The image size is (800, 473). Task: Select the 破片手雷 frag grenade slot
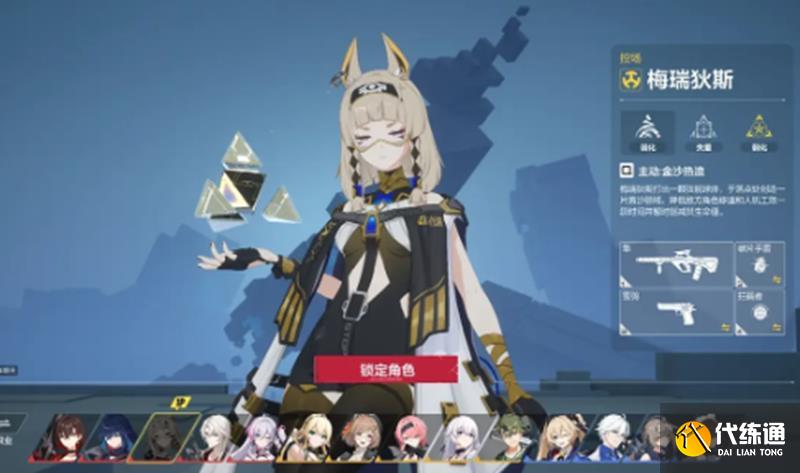(x=760, y=265)
